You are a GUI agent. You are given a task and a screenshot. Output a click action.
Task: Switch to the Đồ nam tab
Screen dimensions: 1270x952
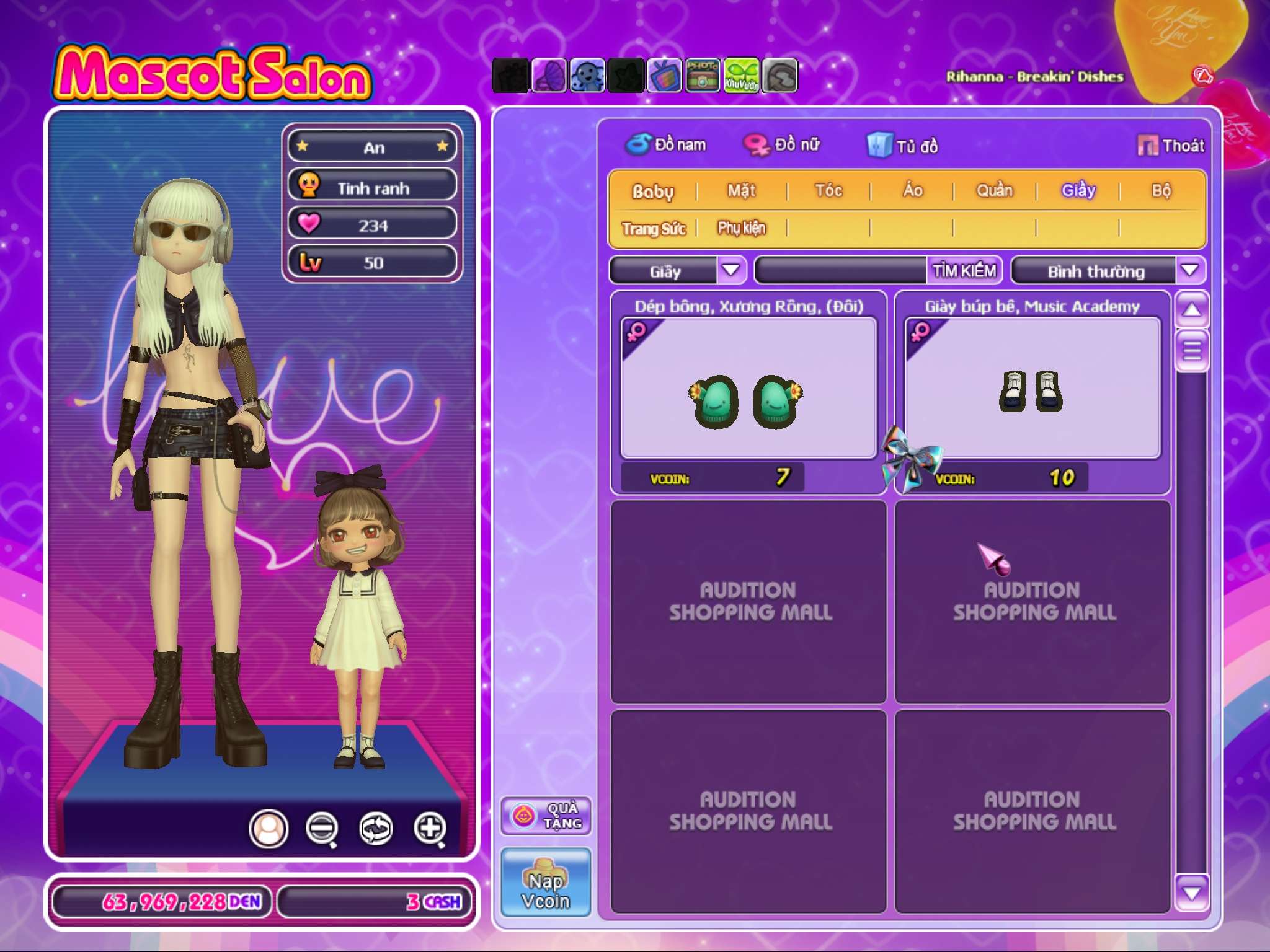coord(666,144)
